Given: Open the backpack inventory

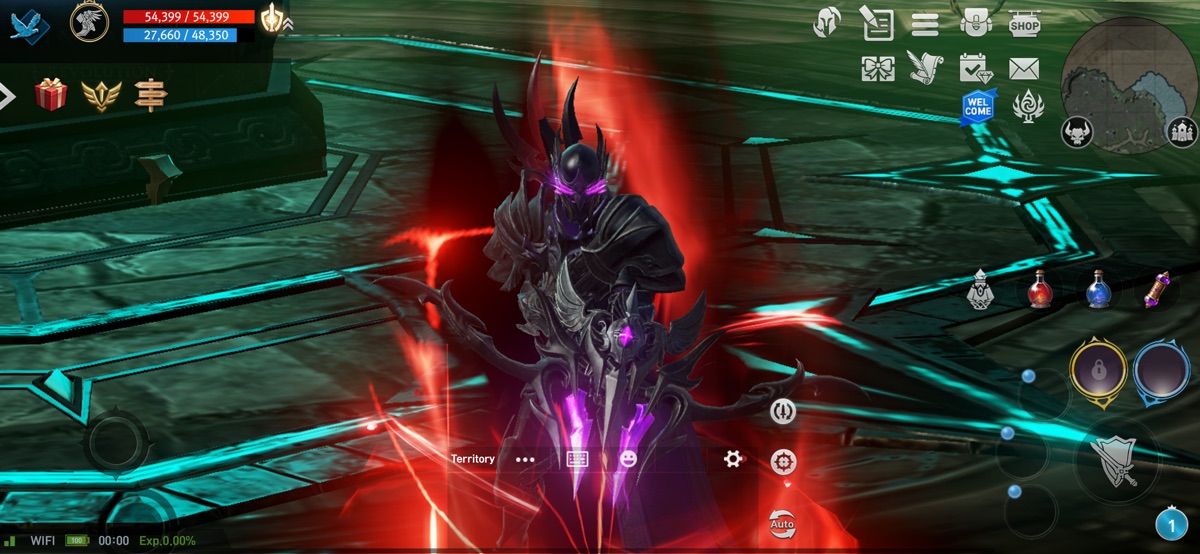Looking at the screenshot, I should 974,23.
